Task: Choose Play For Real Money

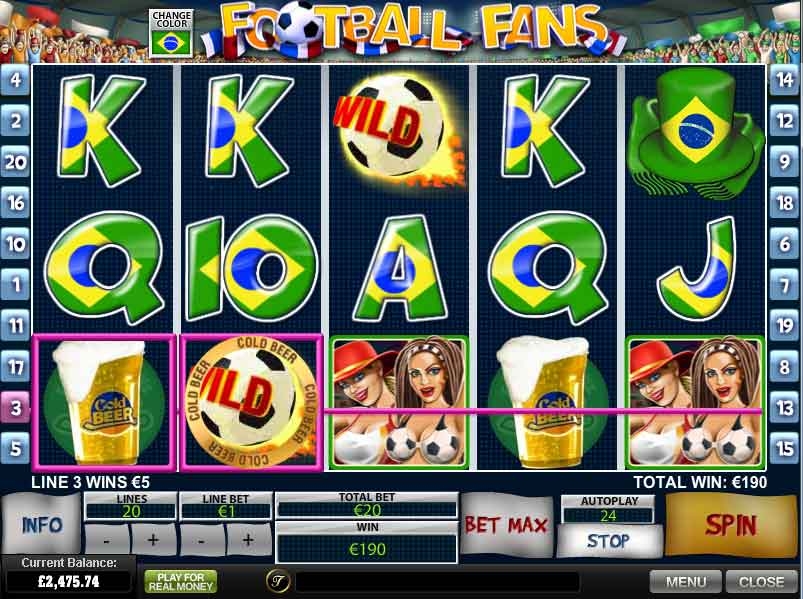Action: 180,581
